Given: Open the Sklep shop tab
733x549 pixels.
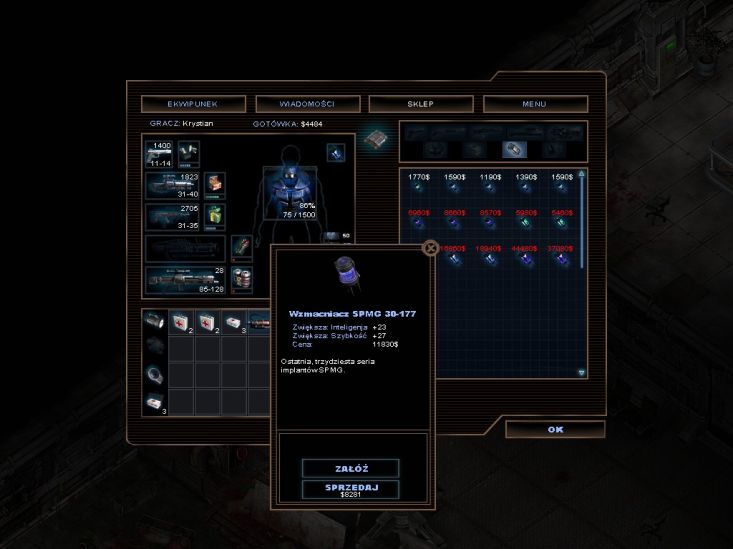Looking at the screenshot, I should pos(421,103).
